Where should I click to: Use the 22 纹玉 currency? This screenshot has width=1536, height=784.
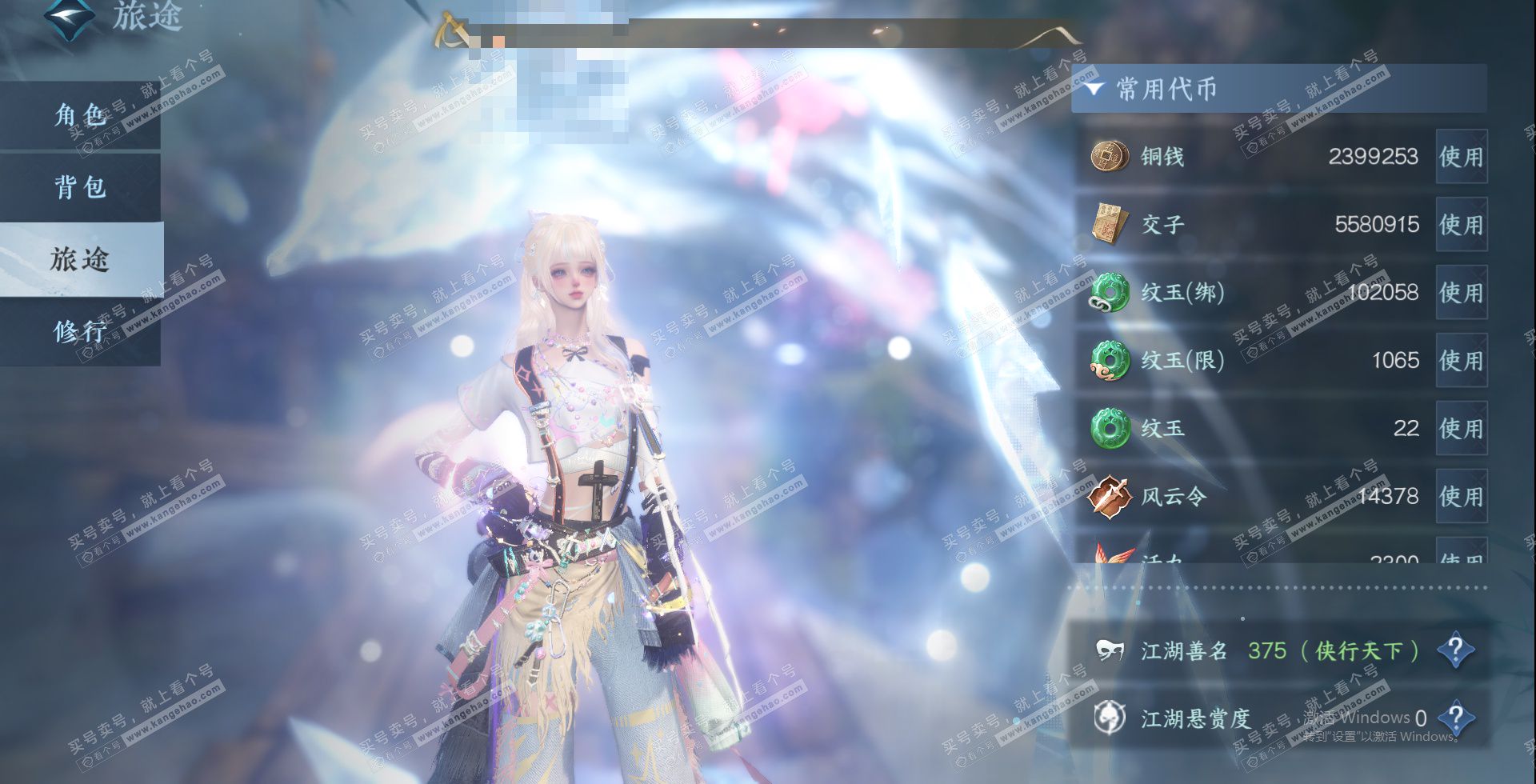pyautogui.click(x=1461, y=429)
